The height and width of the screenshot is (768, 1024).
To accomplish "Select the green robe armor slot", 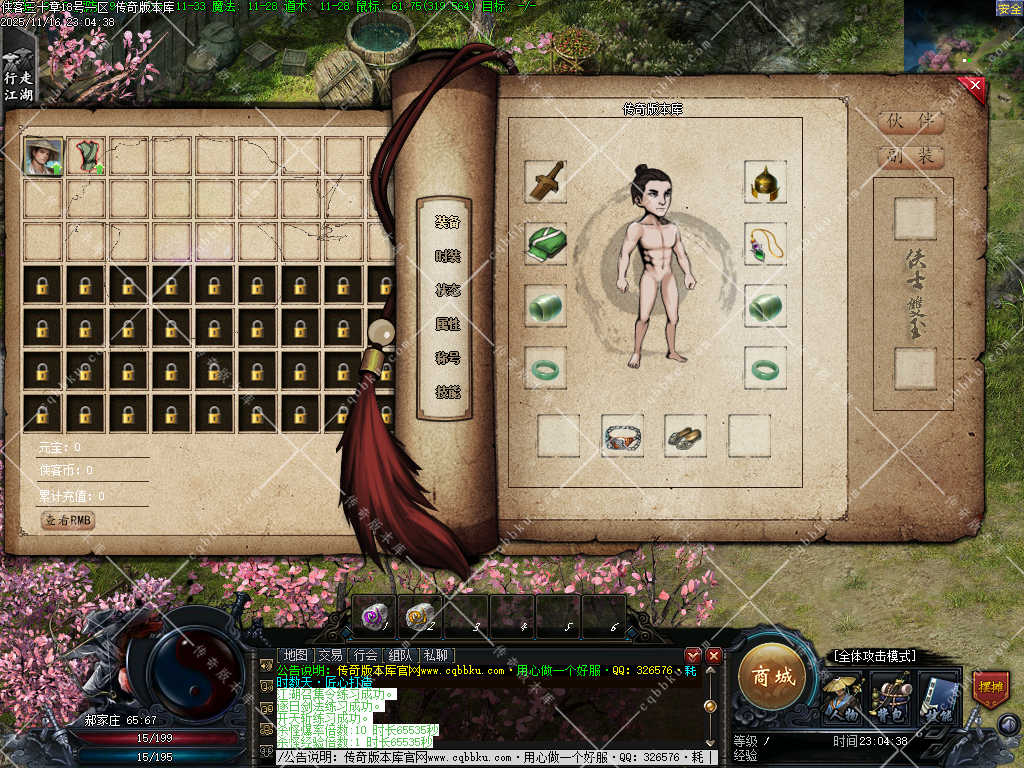I will pyautogui.click(x=546, y=243).
